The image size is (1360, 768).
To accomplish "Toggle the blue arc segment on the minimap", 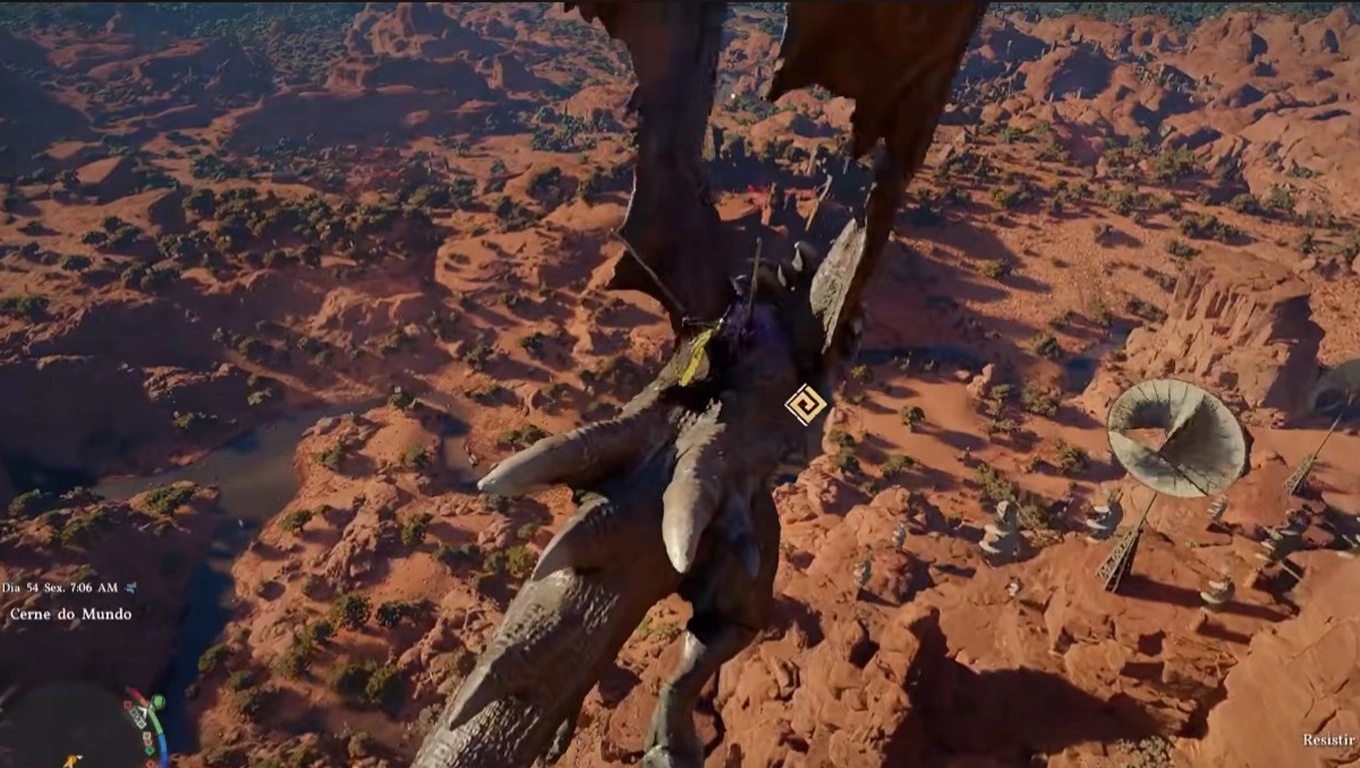I will pyautogui.click(x=163, y=745).
